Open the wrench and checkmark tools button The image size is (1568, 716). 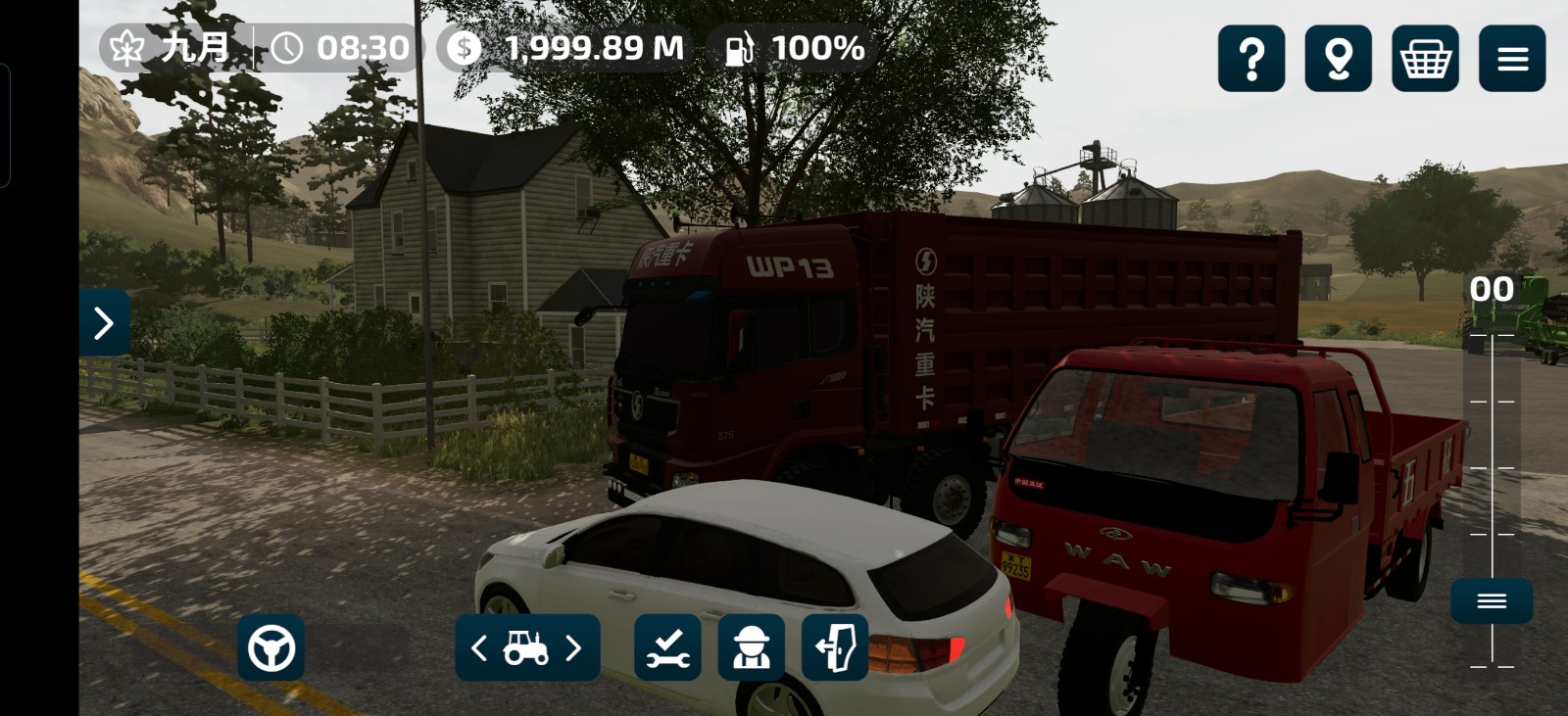coord(667,647)
